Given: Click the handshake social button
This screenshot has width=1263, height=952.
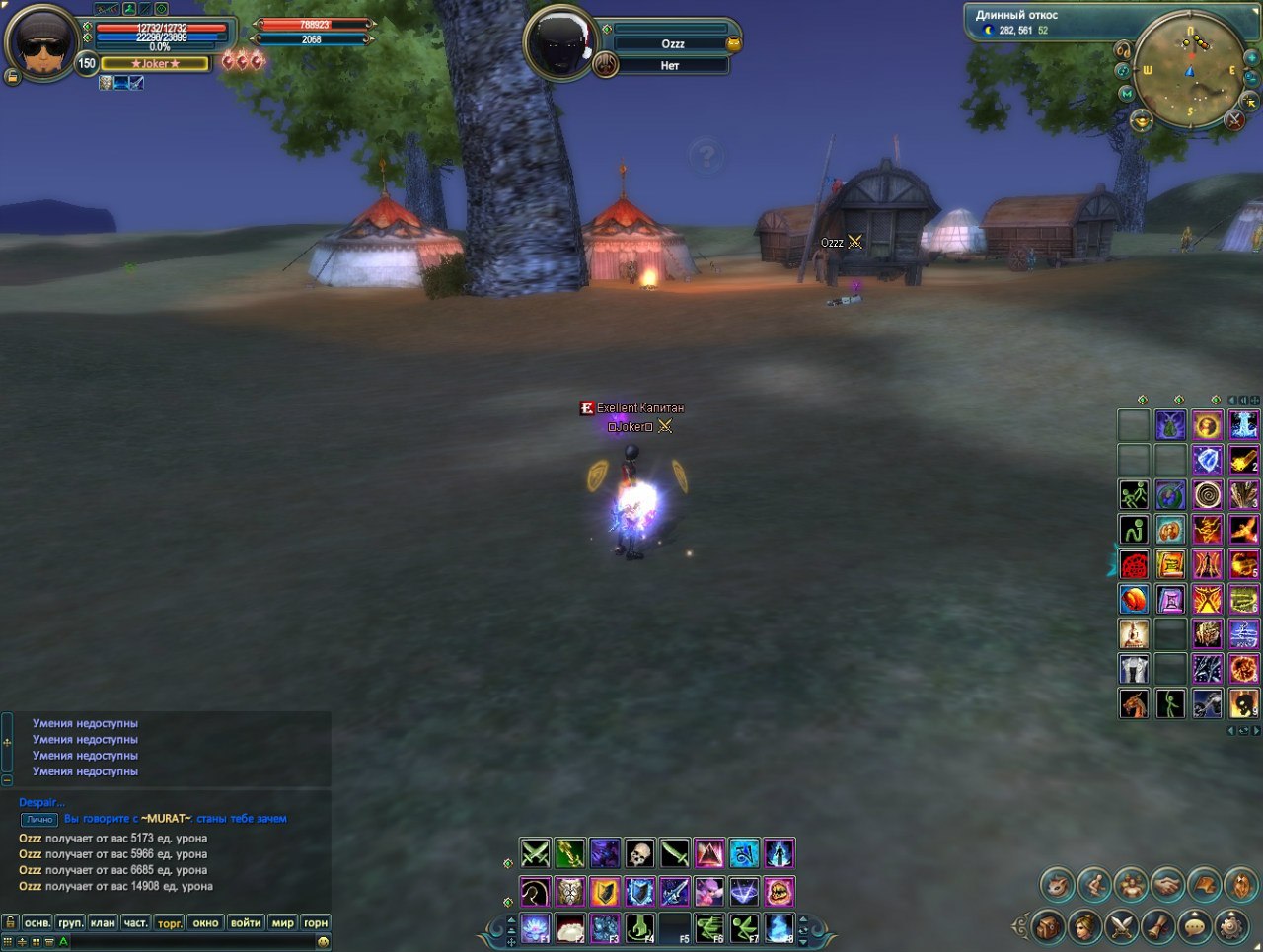Looking at the screenshot, I should [x=1167, y=885].
